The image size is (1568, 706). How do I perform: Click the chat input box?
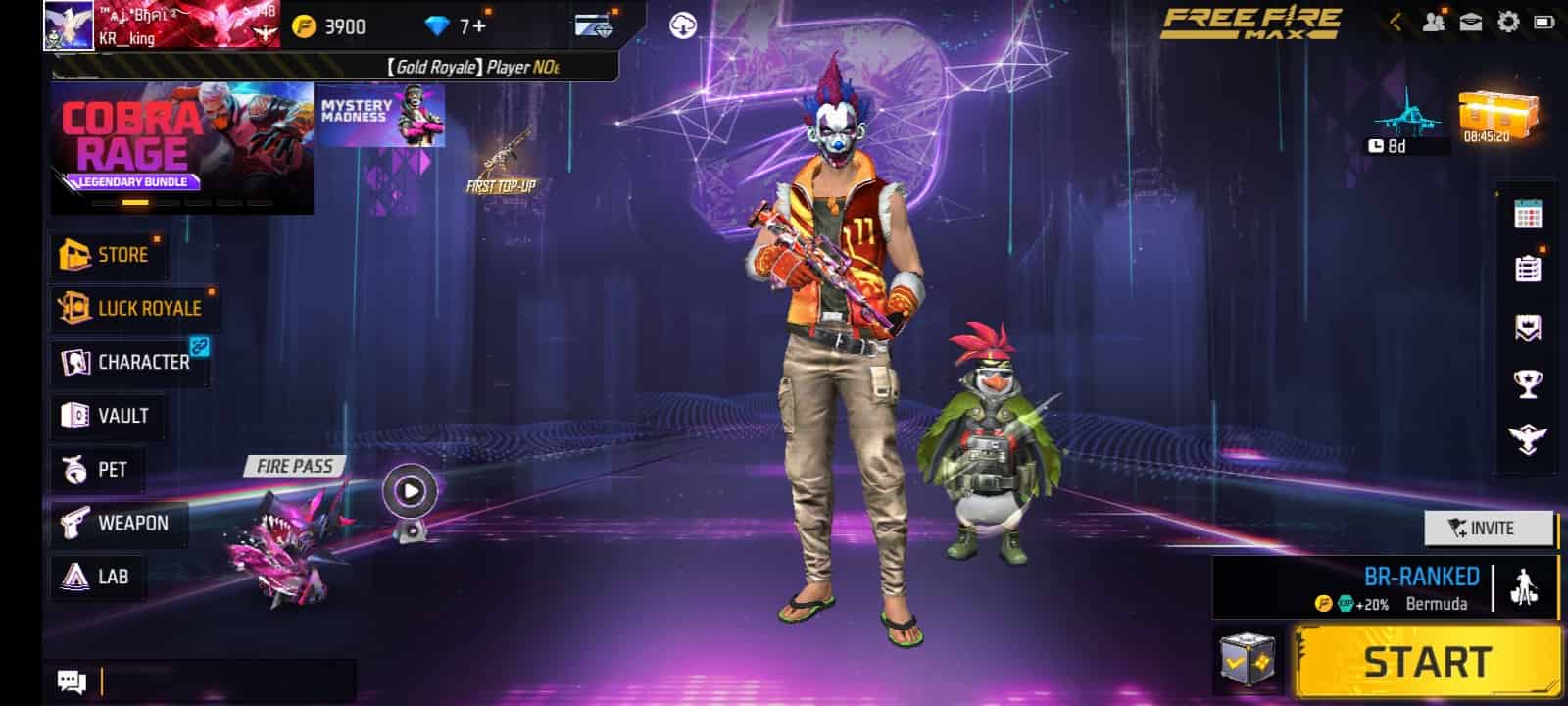[227, 681]
